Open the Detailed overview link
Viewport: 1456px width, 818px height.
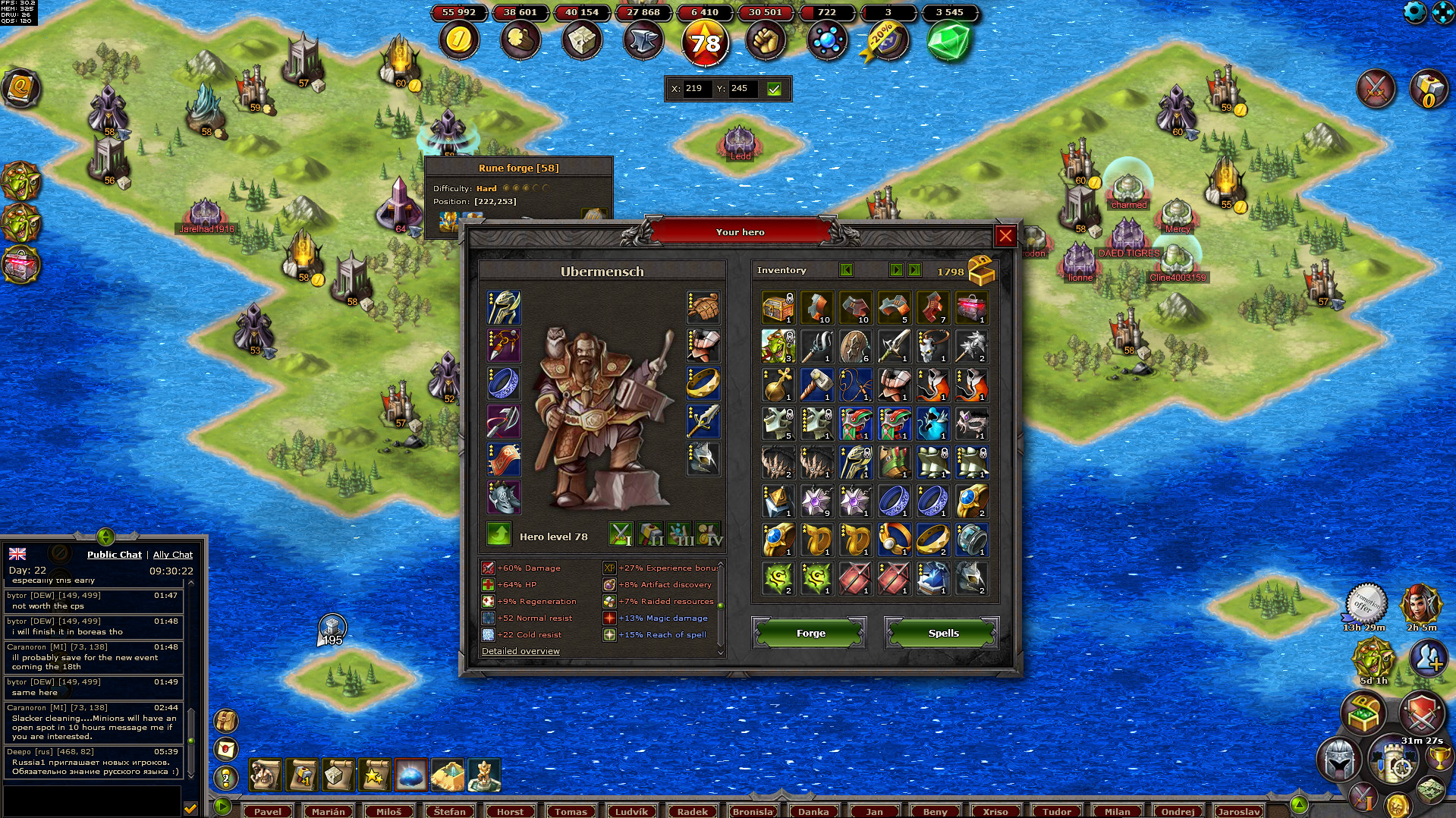(520, 651)
